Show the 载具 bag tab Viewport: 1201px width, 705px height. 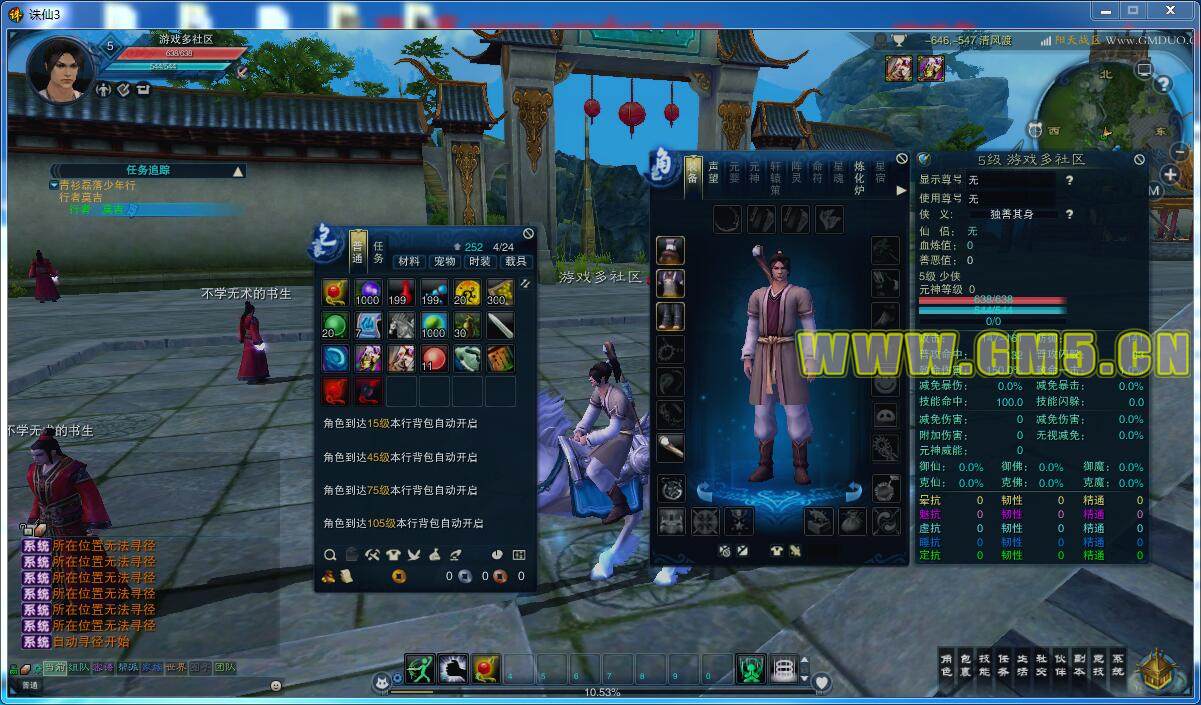pyautogui.click(x=515, y=262)
